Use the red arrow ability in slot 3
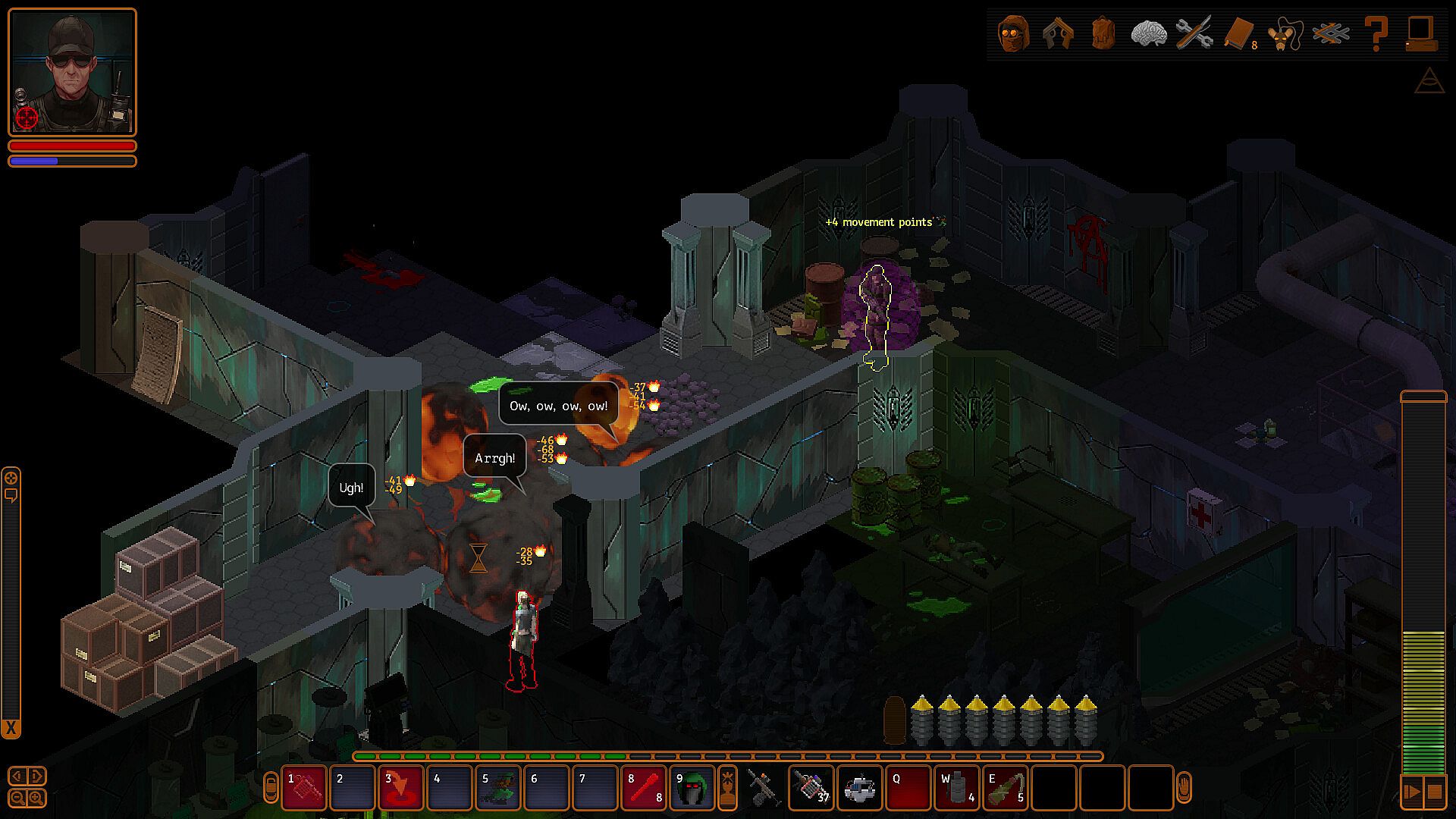 tap(401, 788)
